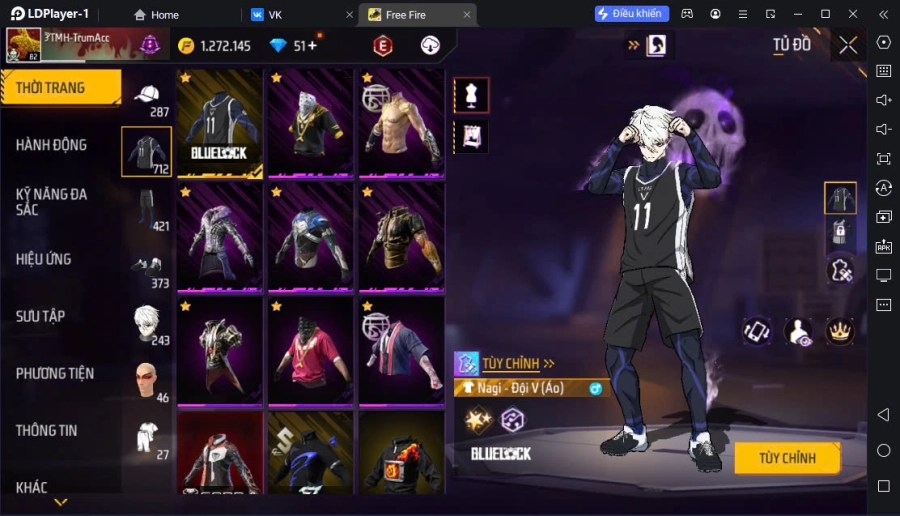This screenshot has width=900, height=516.
Task: Select the Thông Tin tab
Action: click(x=46, y=430)
